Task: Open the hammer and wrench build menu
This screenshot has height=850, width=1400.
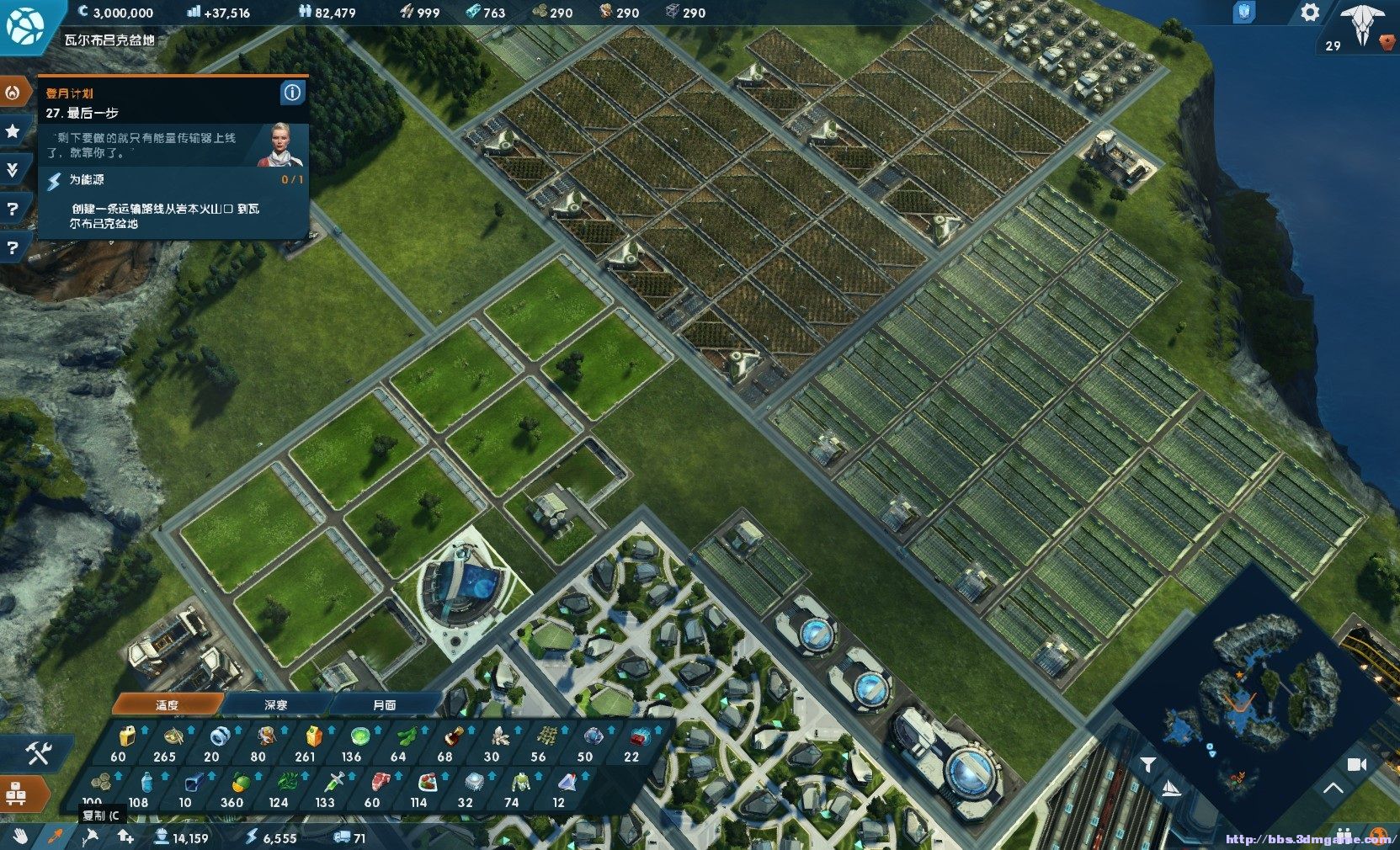Action: tap(38, 752)
